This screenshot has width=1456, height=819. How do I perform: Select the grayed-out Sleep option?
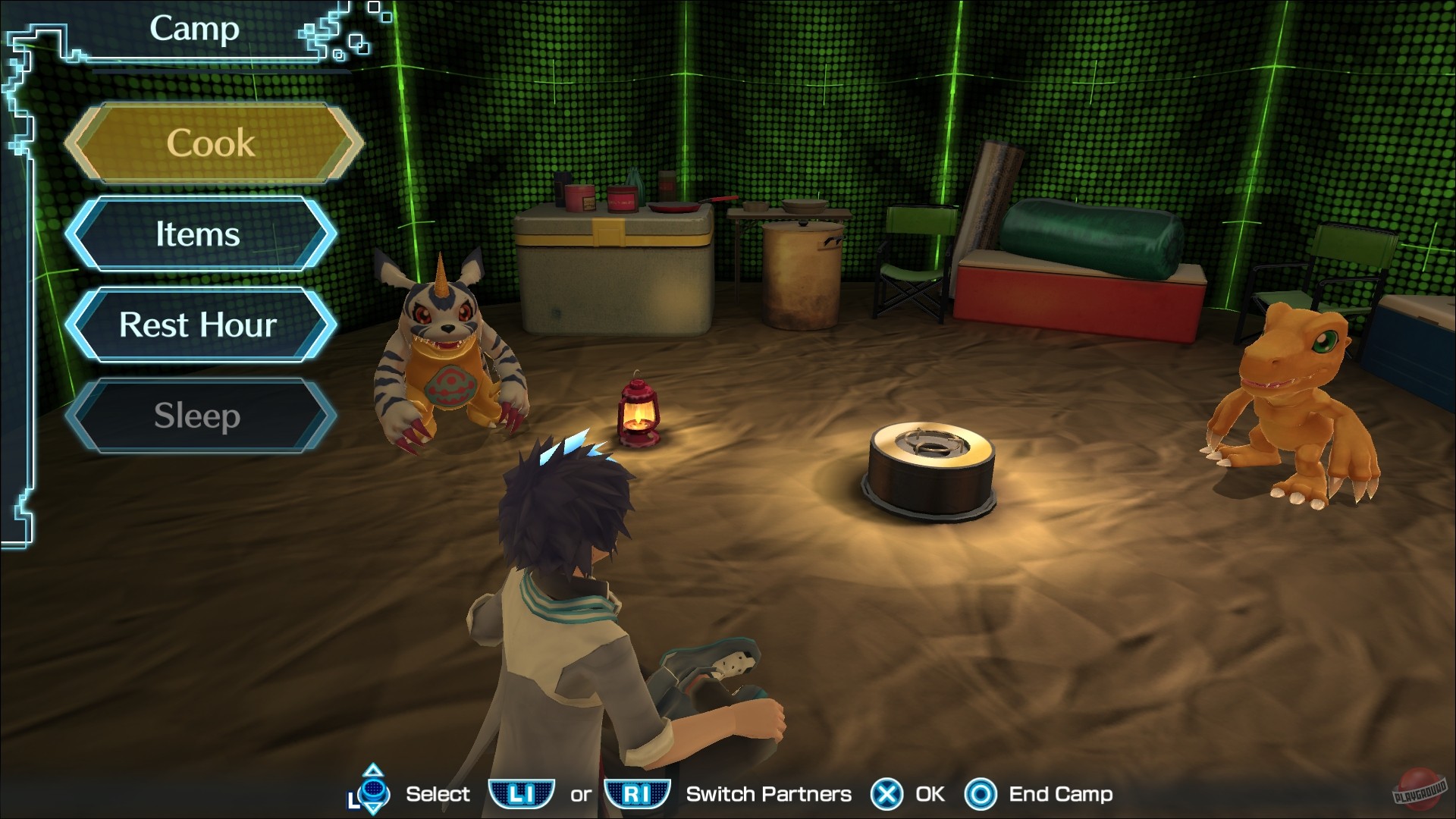[199, 416]
